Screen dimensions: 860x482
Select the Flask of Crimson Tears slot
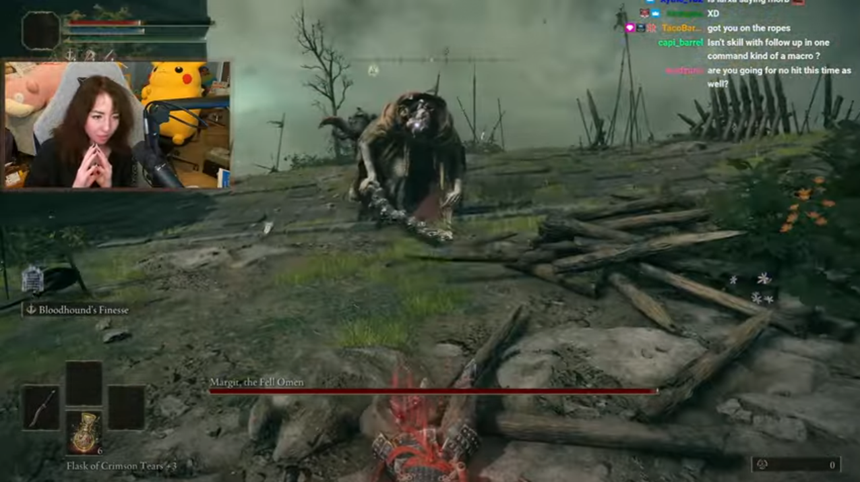click(84, 432)
